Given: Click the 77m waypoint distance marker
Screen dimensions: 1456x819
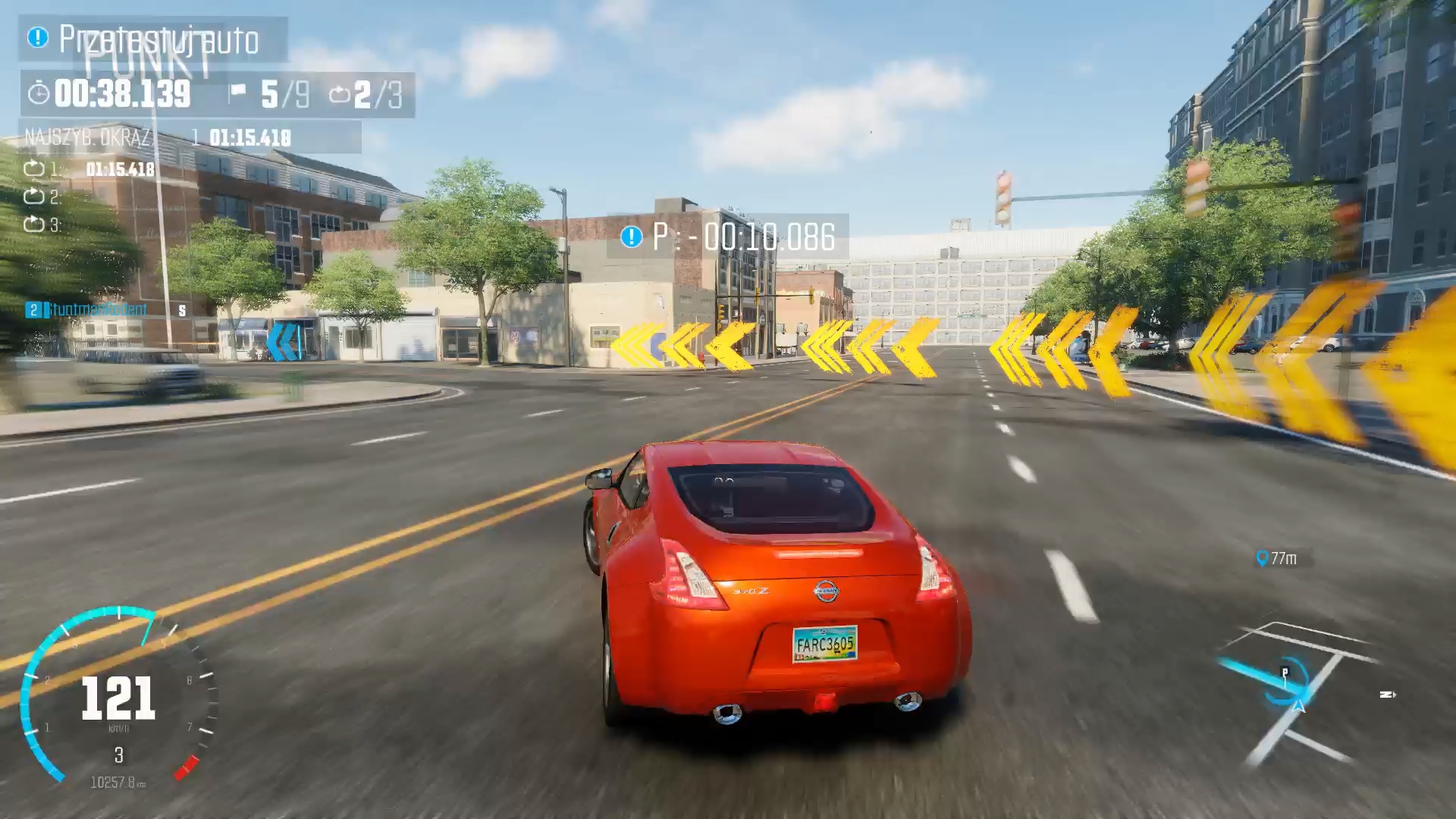Looking at the screenshot, I should (x=1278, y=559).
